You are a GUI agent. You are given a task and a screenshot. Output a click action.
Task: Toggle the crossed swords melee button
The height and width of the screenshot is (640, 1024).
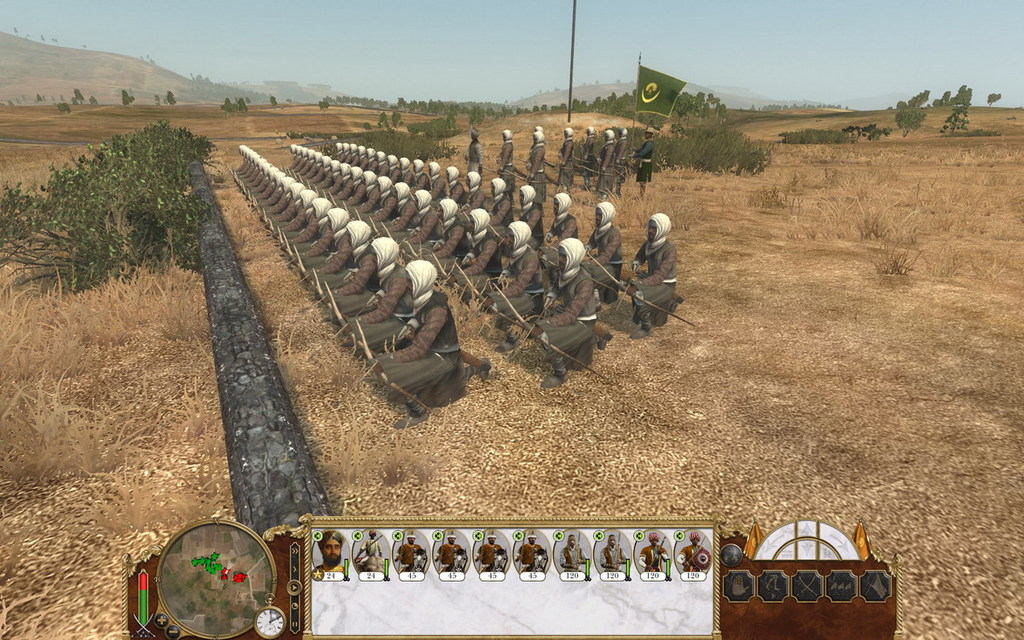(x=807, y=586)
